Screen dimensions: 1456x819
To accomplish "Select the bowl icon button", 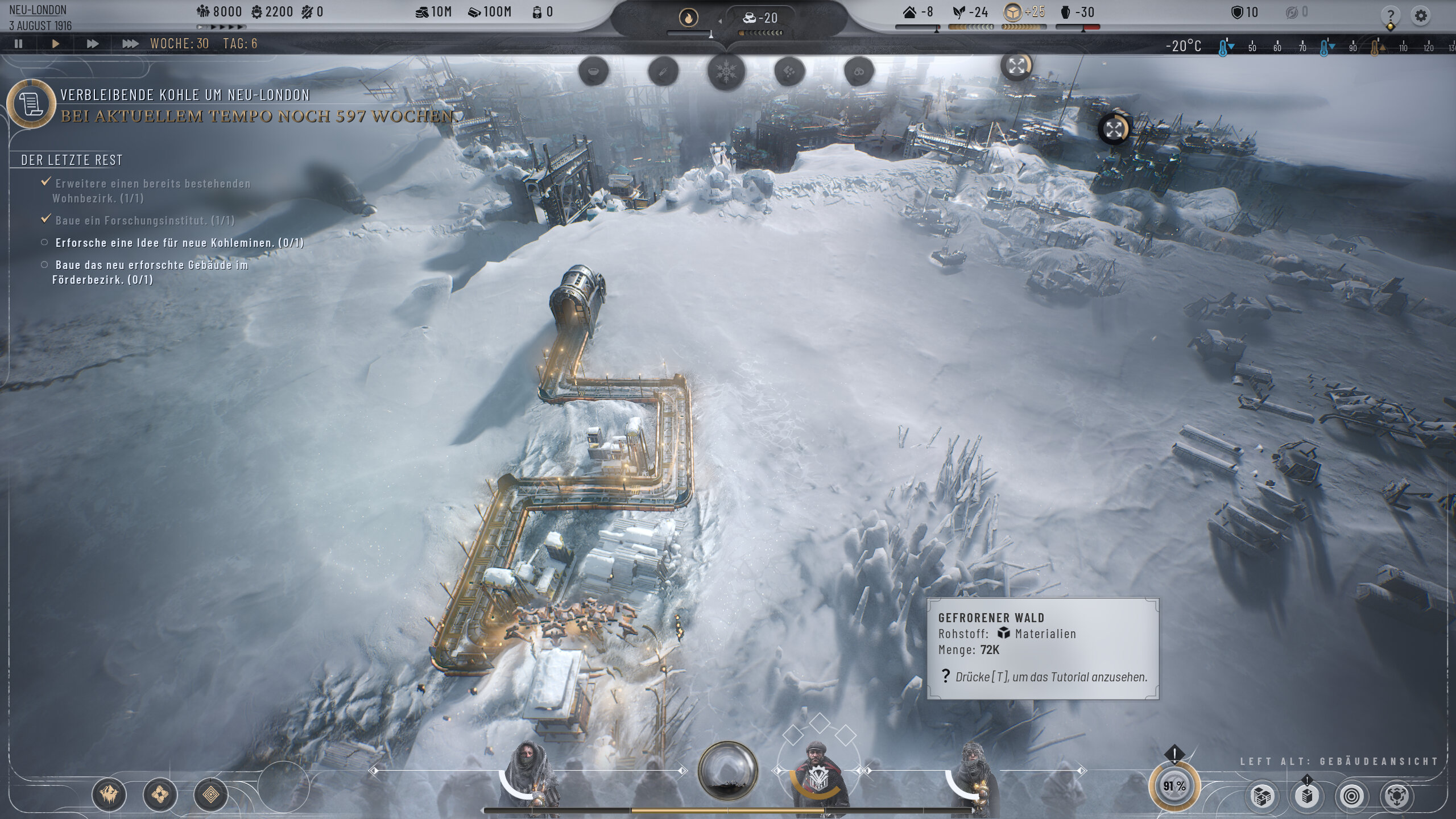I will click(x=593, y=72).
